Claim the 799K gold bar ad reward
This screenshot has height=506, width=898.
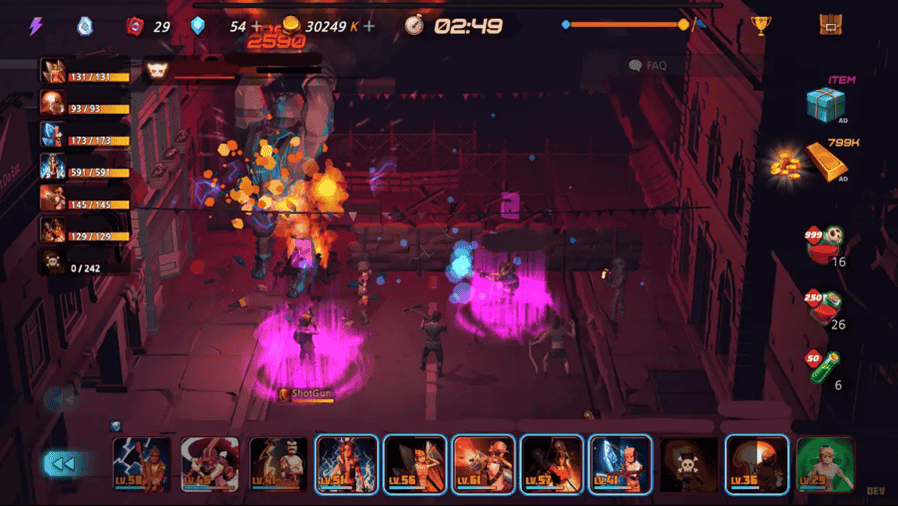[x=825, y=162]
